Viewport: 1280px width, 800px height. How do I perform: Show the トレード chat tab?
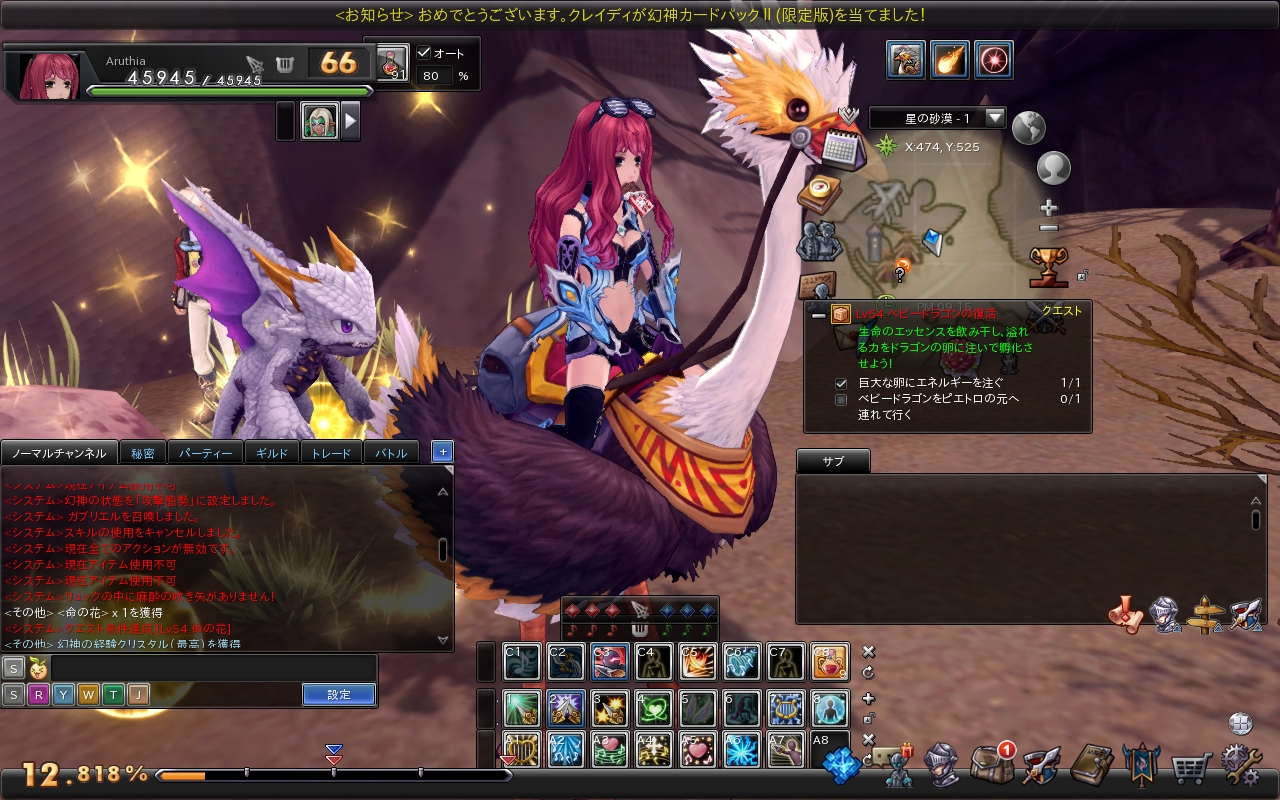pos(331,453)
